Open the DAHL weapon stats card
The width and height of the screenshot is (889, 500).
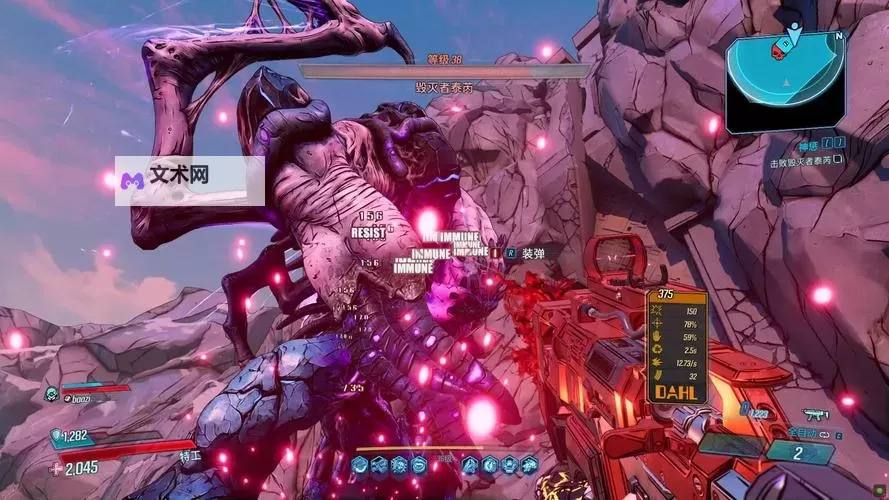pyautogui.click(x=676, y=346)
